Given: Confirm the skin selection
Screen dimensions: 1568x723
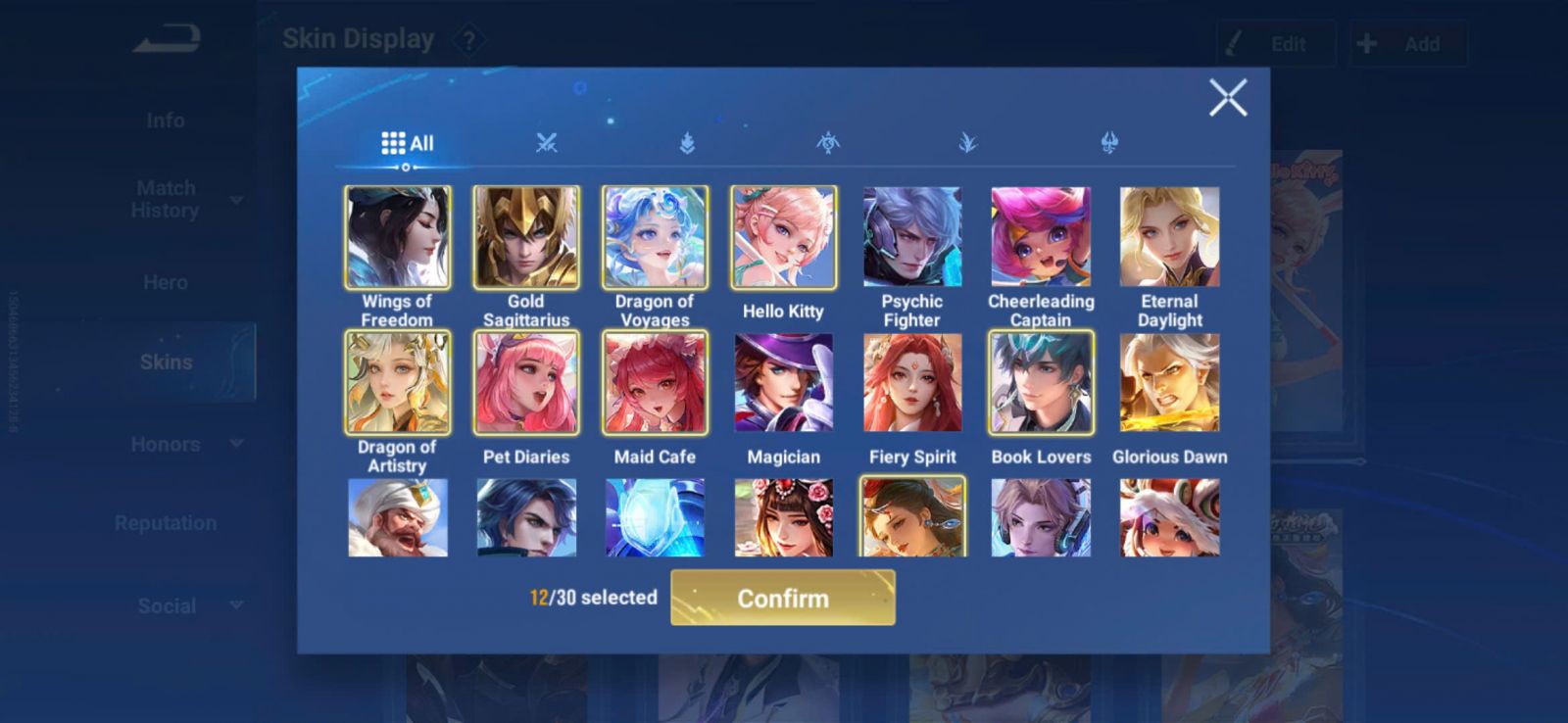Looking at the screenshot, I should [x=782, y=598].
